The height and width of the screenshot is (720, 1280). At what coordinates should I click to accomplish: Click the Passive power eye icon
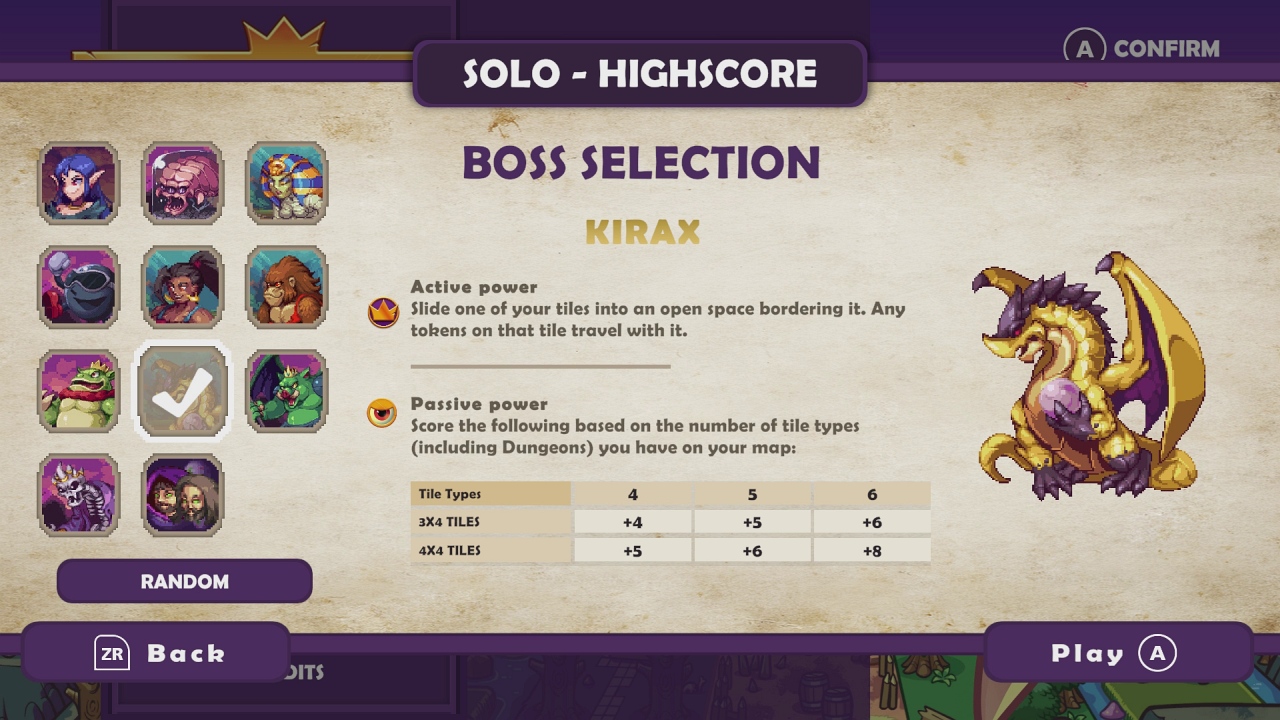click(x=383, y=414)
